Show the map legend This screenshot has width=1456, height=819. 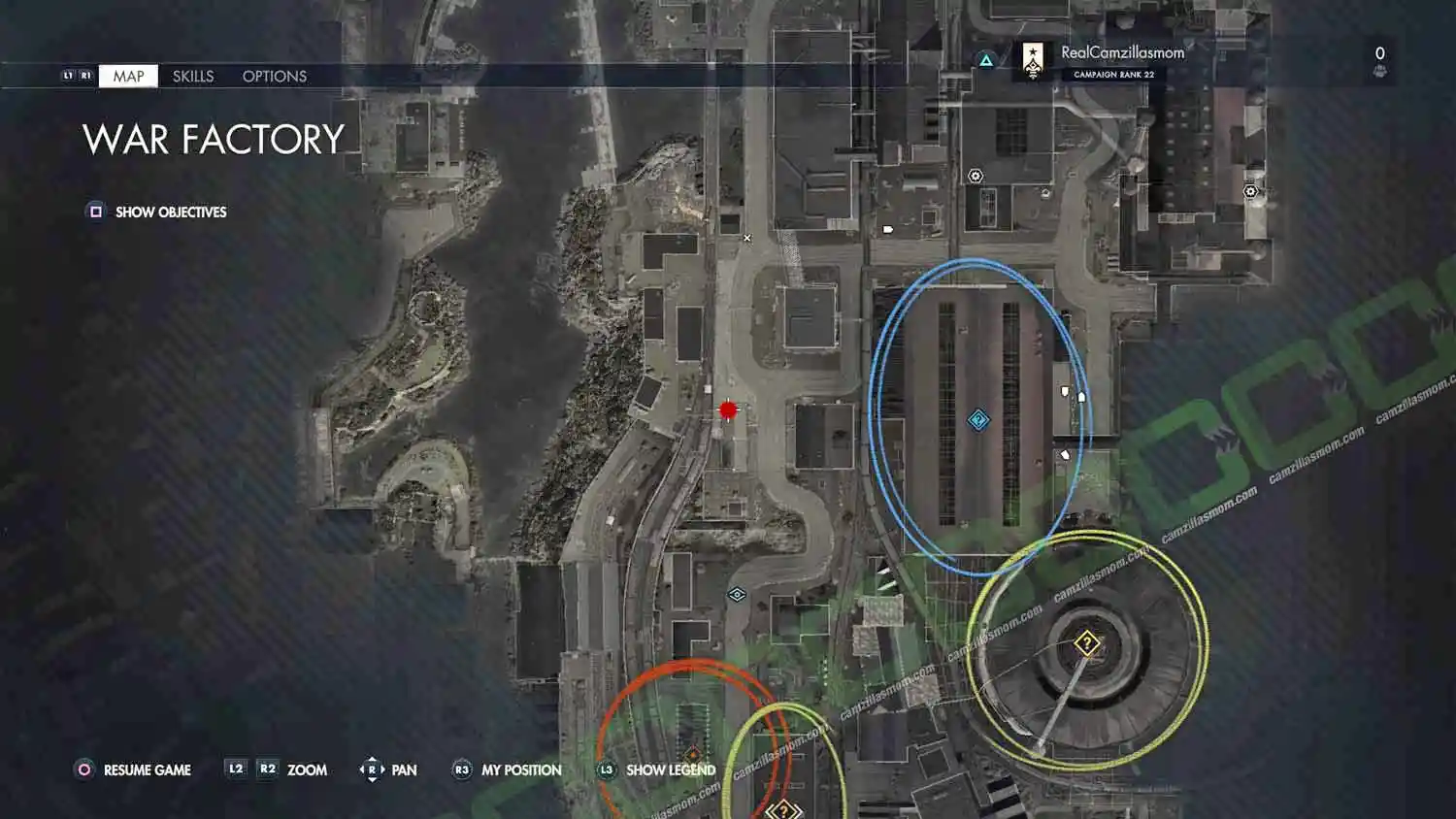[670, 770]
